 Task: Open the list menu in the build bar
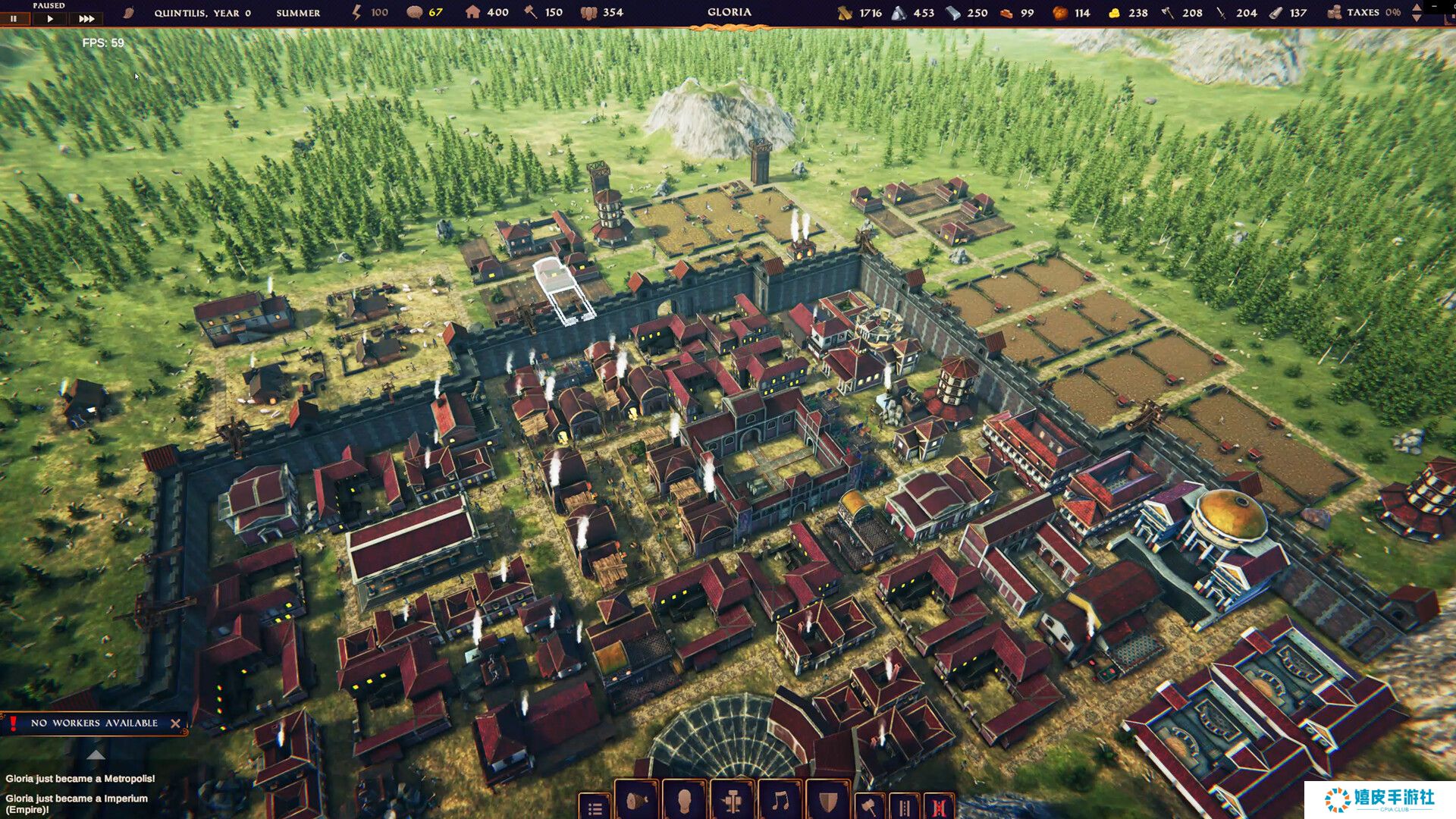(595, 808)
